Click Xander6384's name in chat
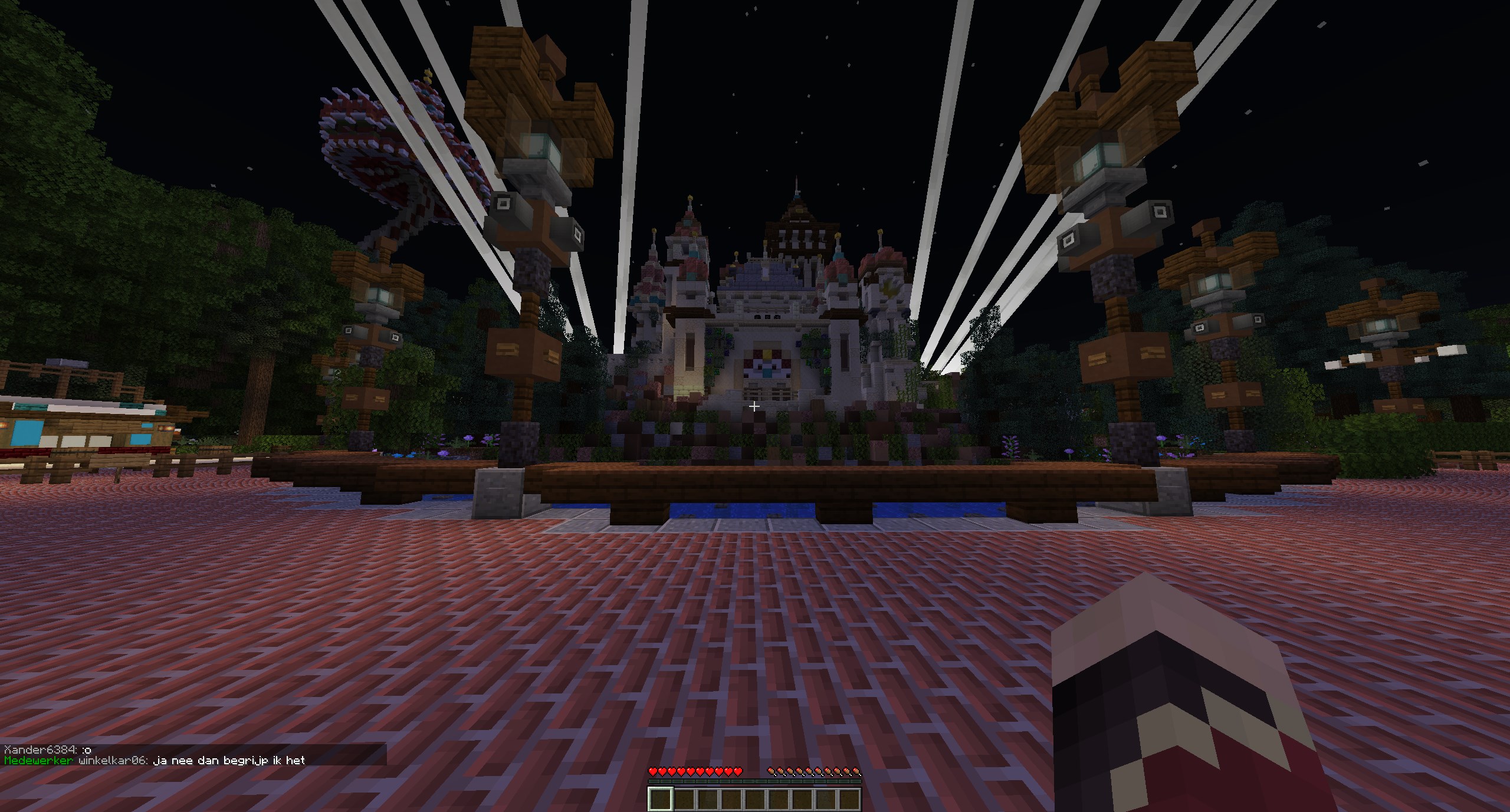The image size is (1510, 812). coord(40,749)
